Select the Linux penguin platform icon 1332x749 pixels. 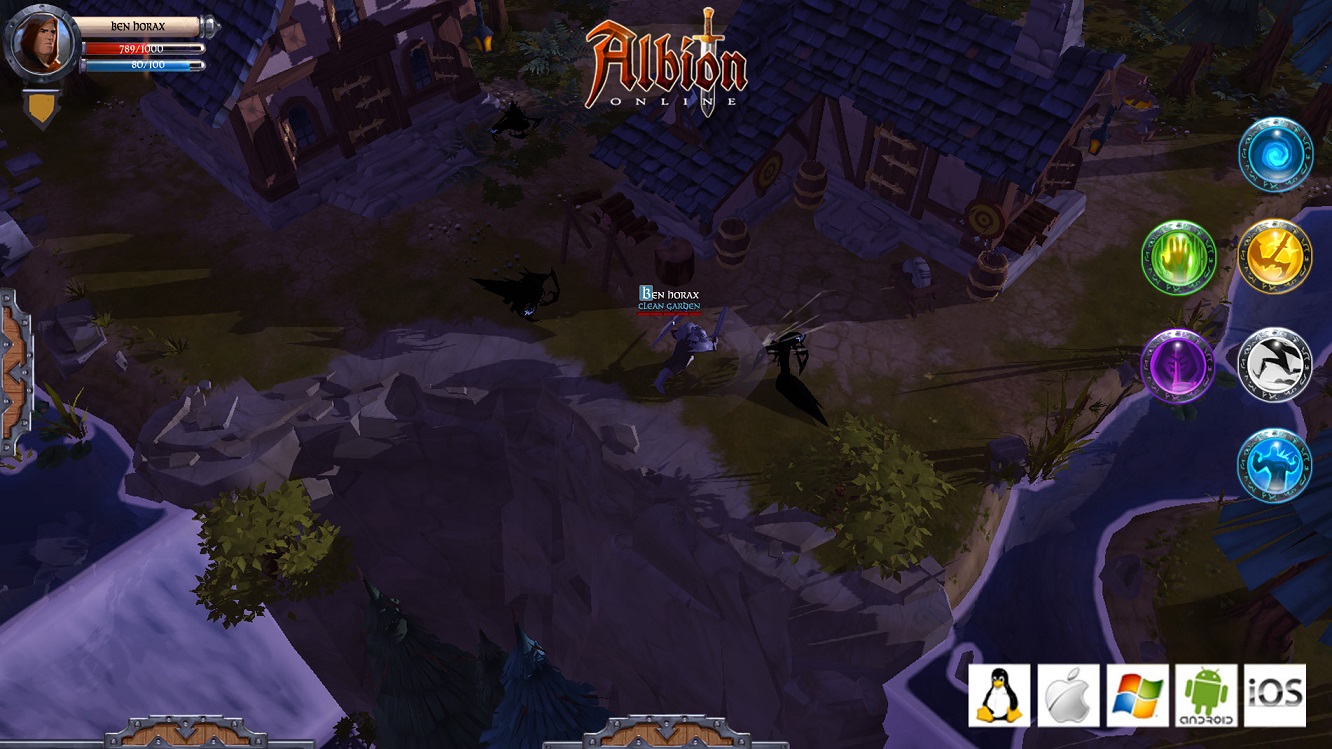(997, 692)
